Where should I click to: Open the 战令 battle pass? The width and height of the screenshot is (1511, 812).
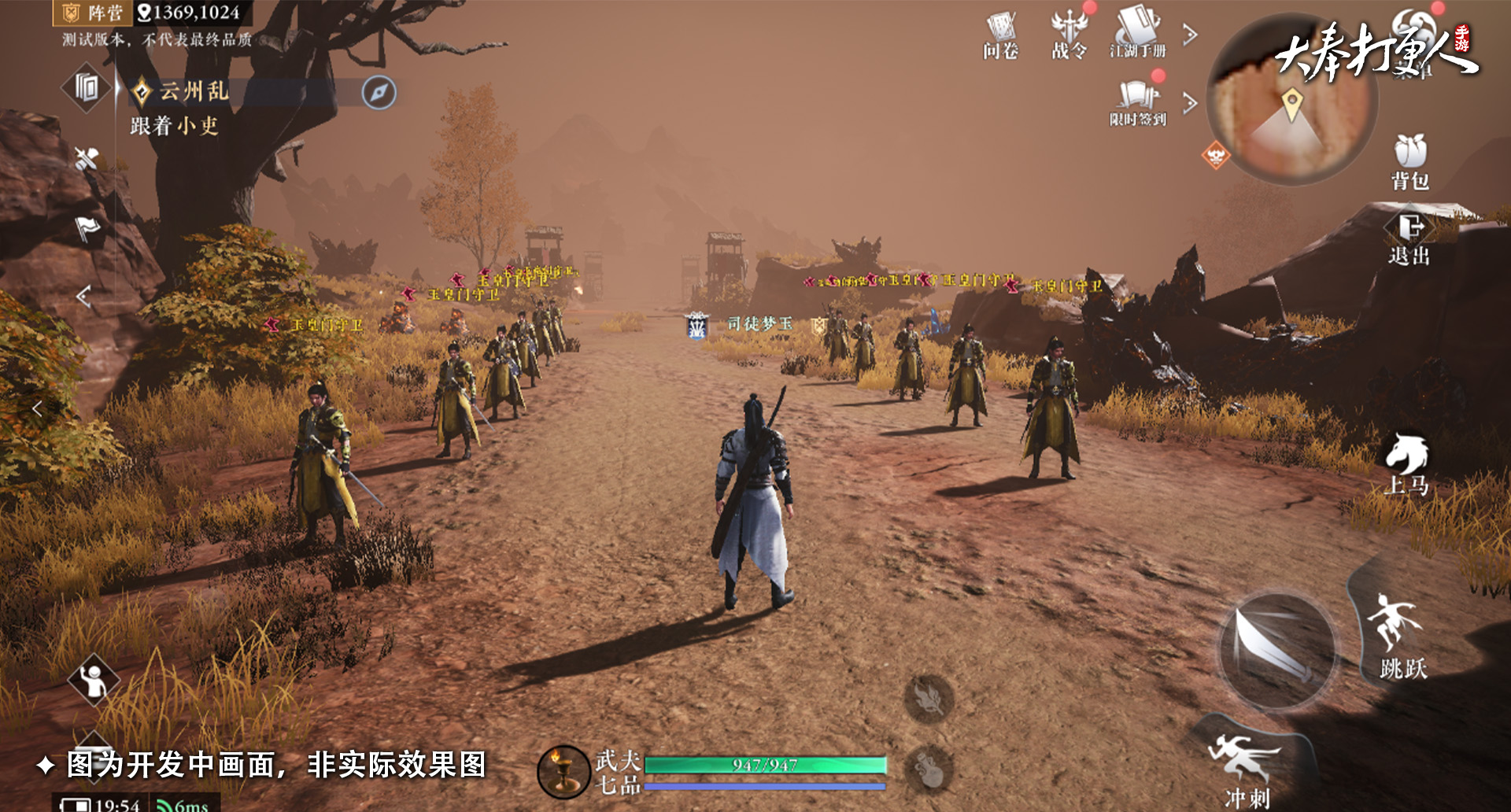[x=1070, y=35]
